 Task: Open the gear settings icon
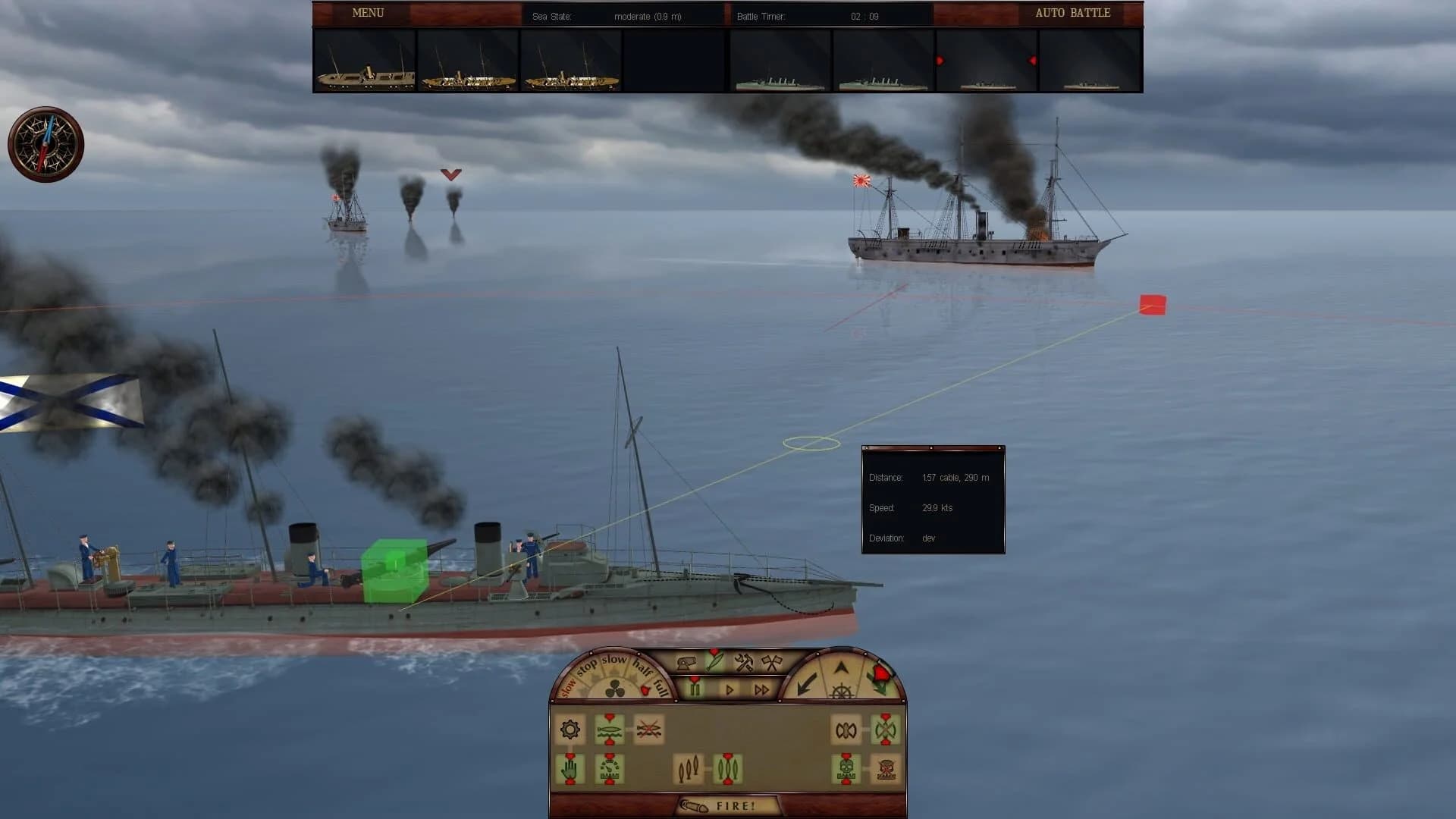(570, 729)
